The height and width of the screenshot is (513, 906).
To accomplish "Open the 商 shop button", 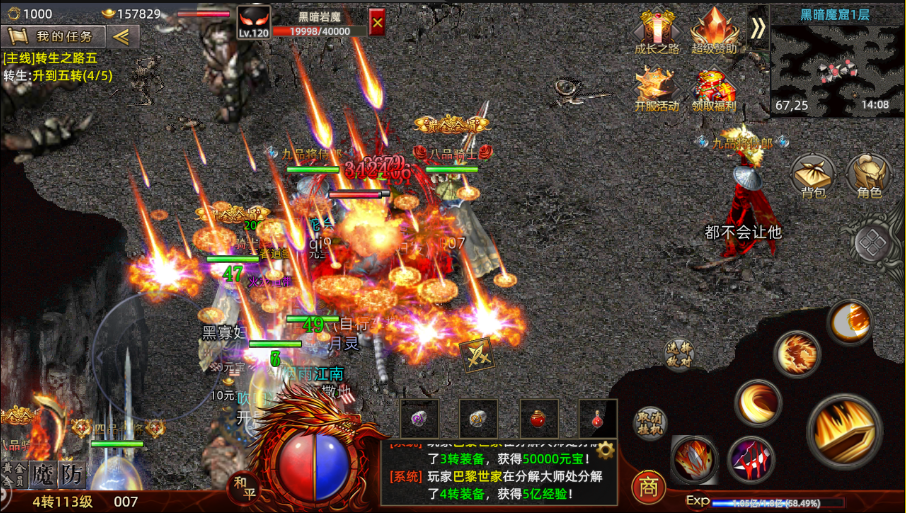I will pyautogui.click(x=649, y=487).
